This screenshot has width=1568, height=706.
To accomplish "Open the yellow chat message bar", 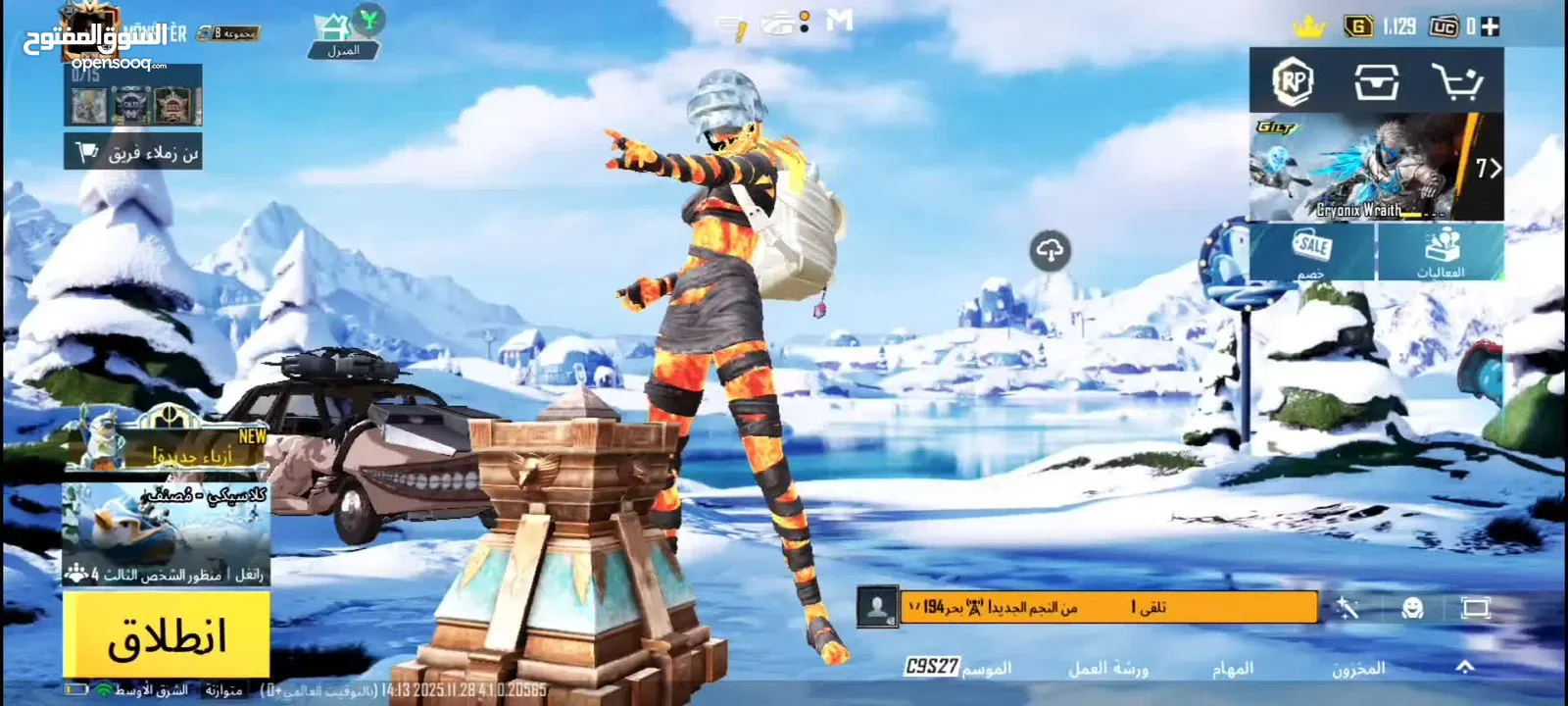I will click(1107, 607).
